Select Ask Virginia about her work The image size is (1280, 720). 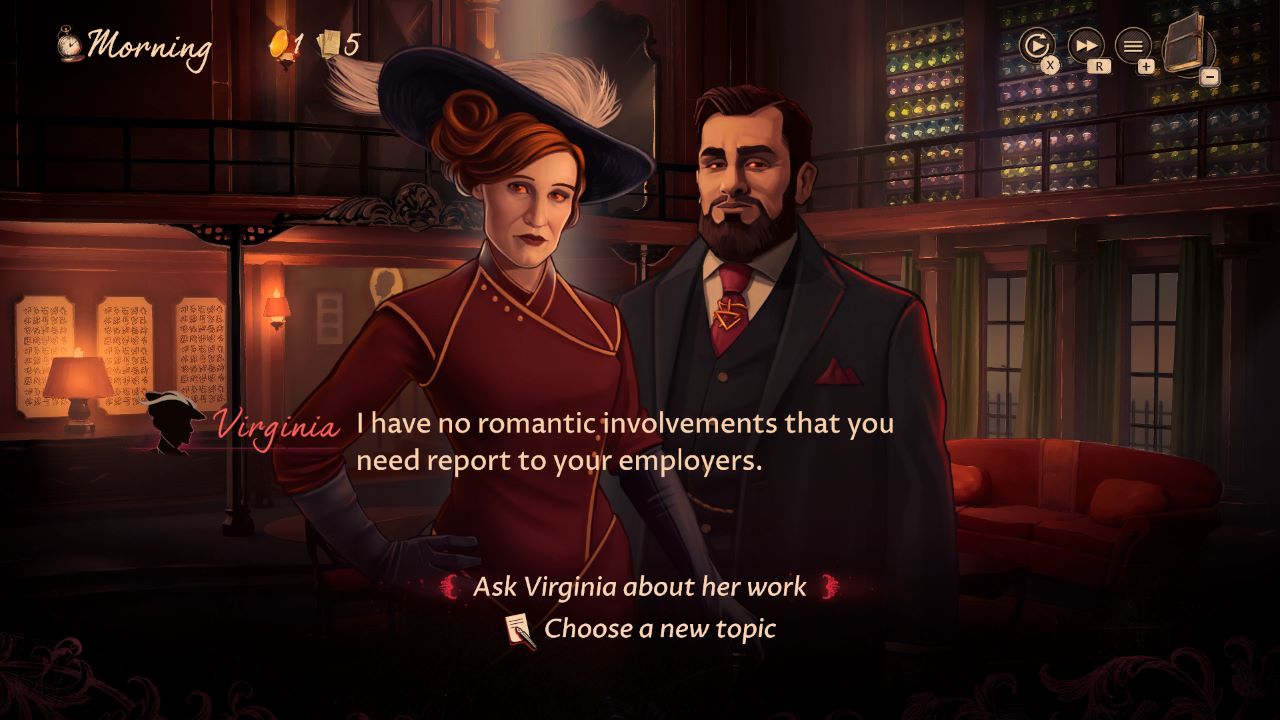click(x=640, y=588)
